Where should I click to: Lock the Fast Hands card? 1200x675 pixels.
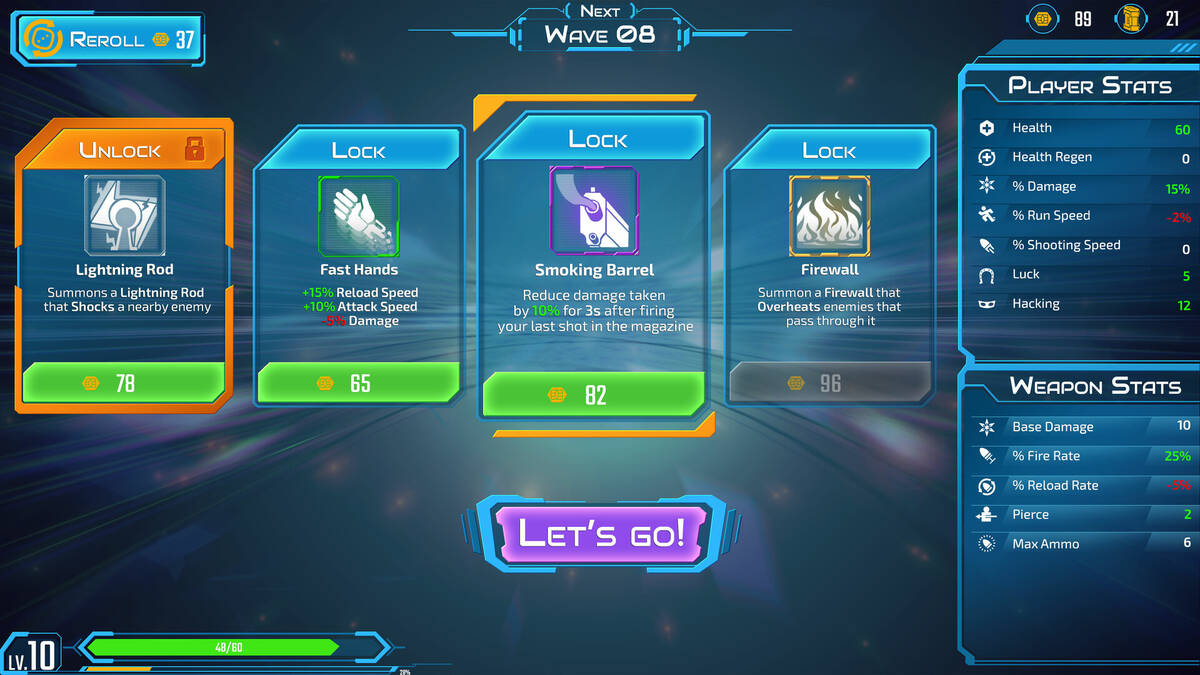[358, 150]
